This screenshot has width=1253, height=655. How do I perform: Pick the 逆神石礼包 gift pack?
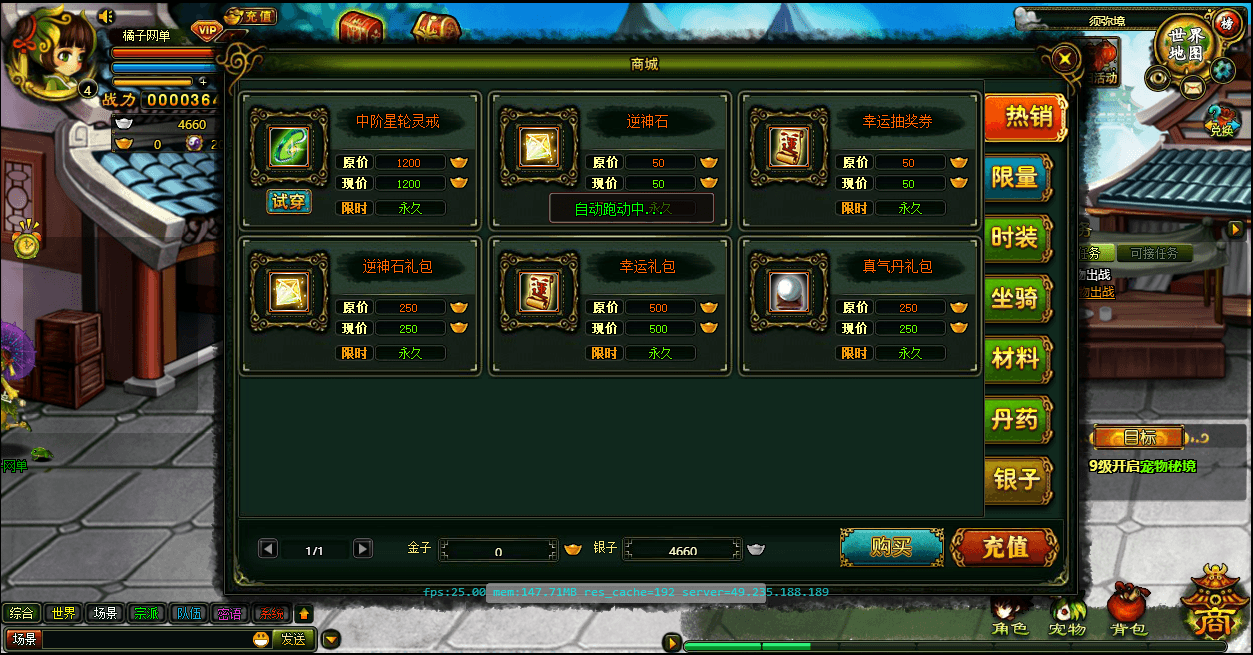pyautogui.click(x=289, y=291)
